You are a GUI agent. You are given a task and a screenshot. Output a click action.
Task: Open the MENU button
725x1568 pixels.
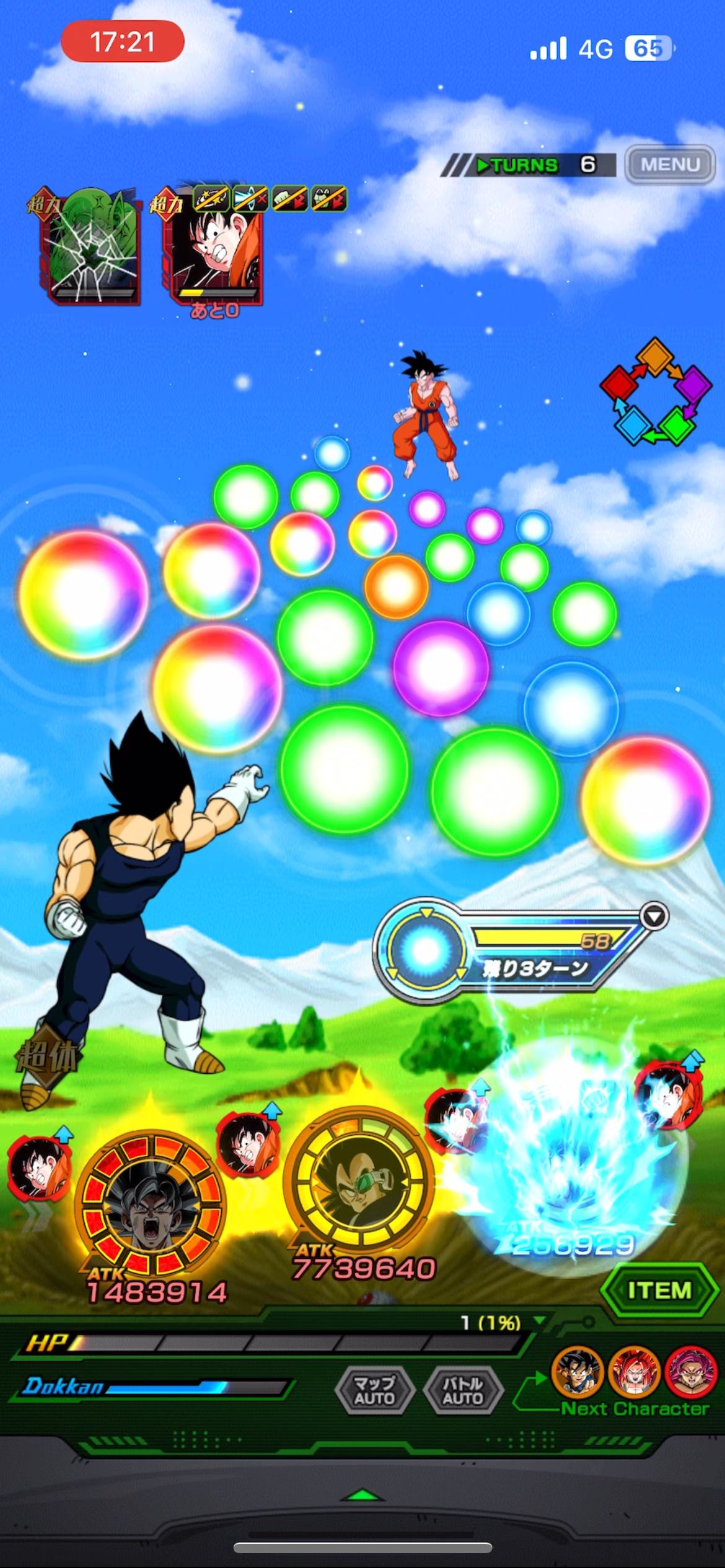pos(670,165)
